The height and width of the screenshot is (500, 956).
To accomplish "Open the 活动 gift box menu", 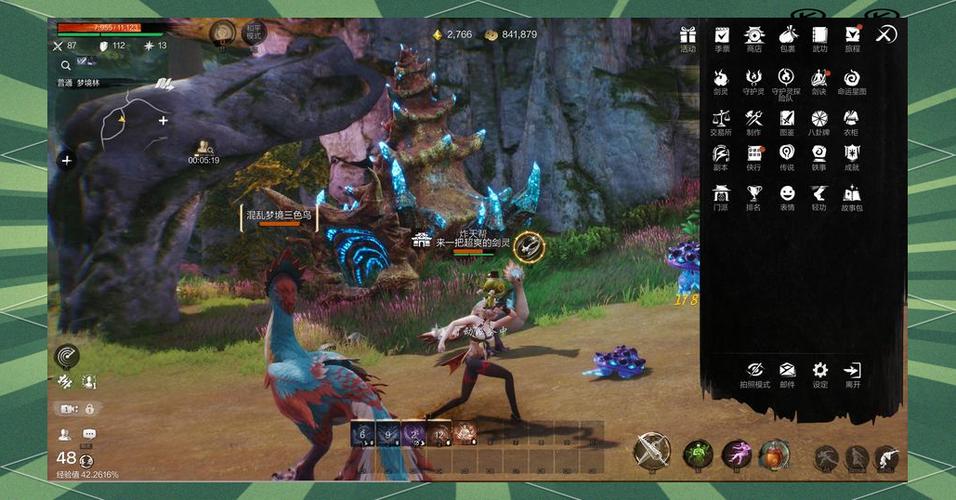I will coord(688,35).
